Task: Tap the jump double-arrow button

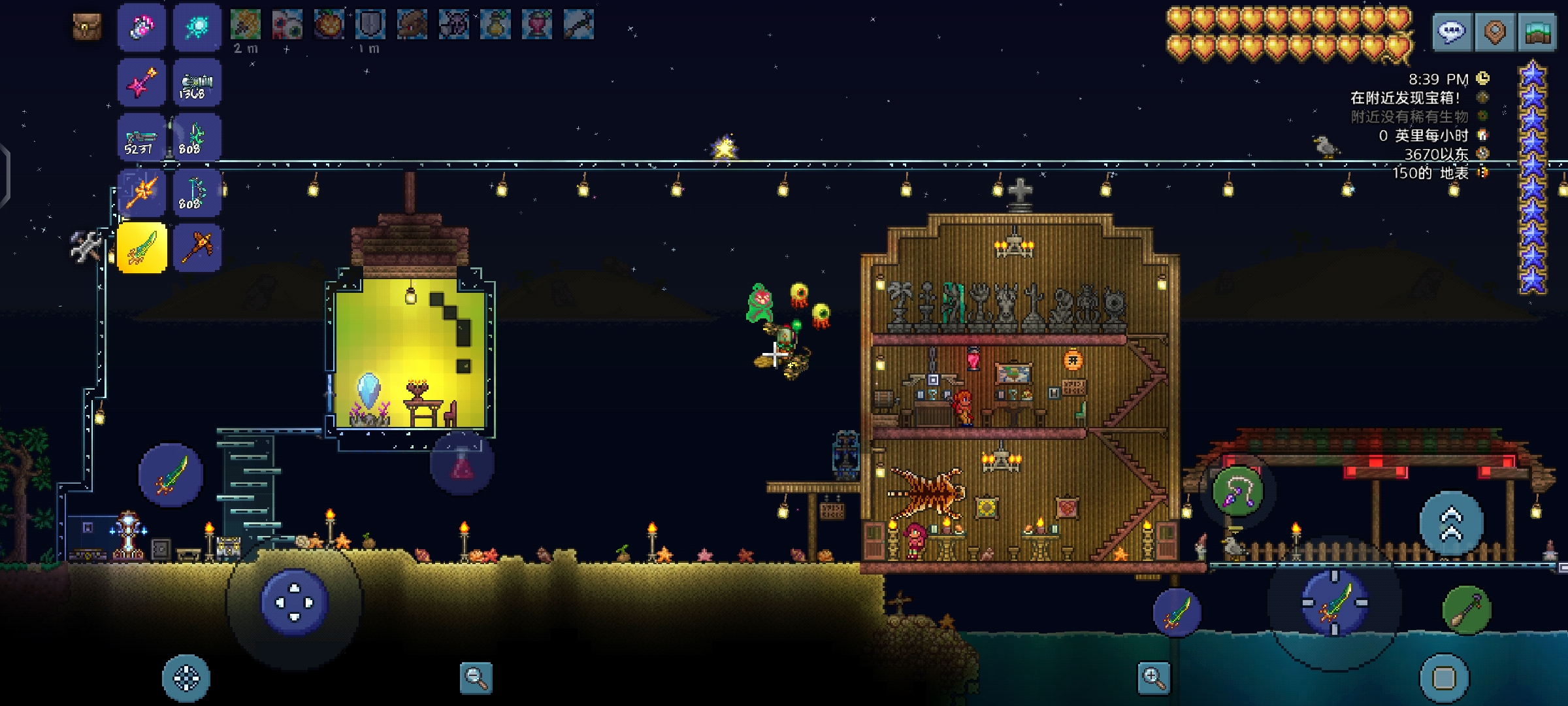Action: [1452, 524]
